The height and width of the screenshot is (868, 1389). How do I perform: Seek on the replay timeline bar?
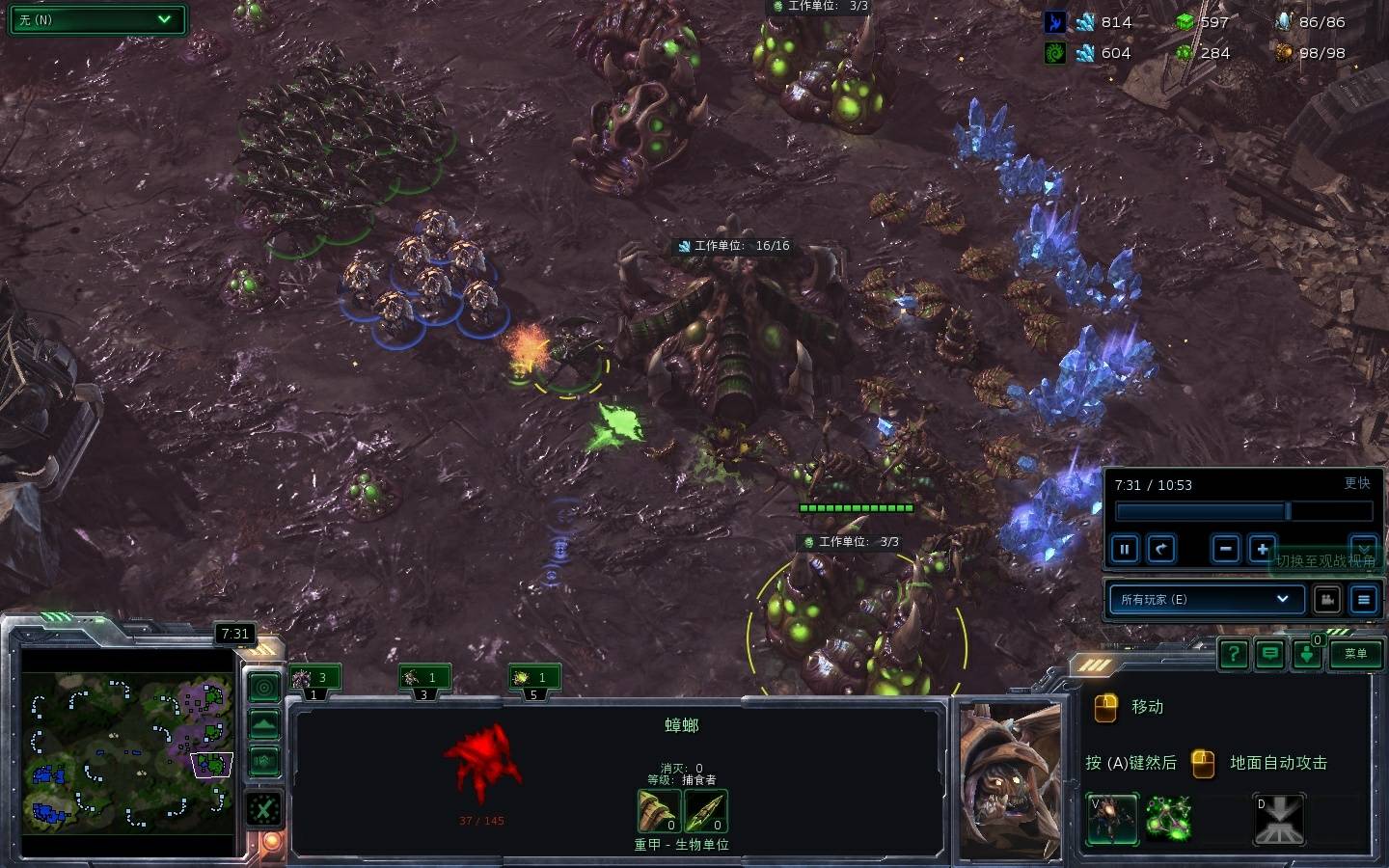1242,510
